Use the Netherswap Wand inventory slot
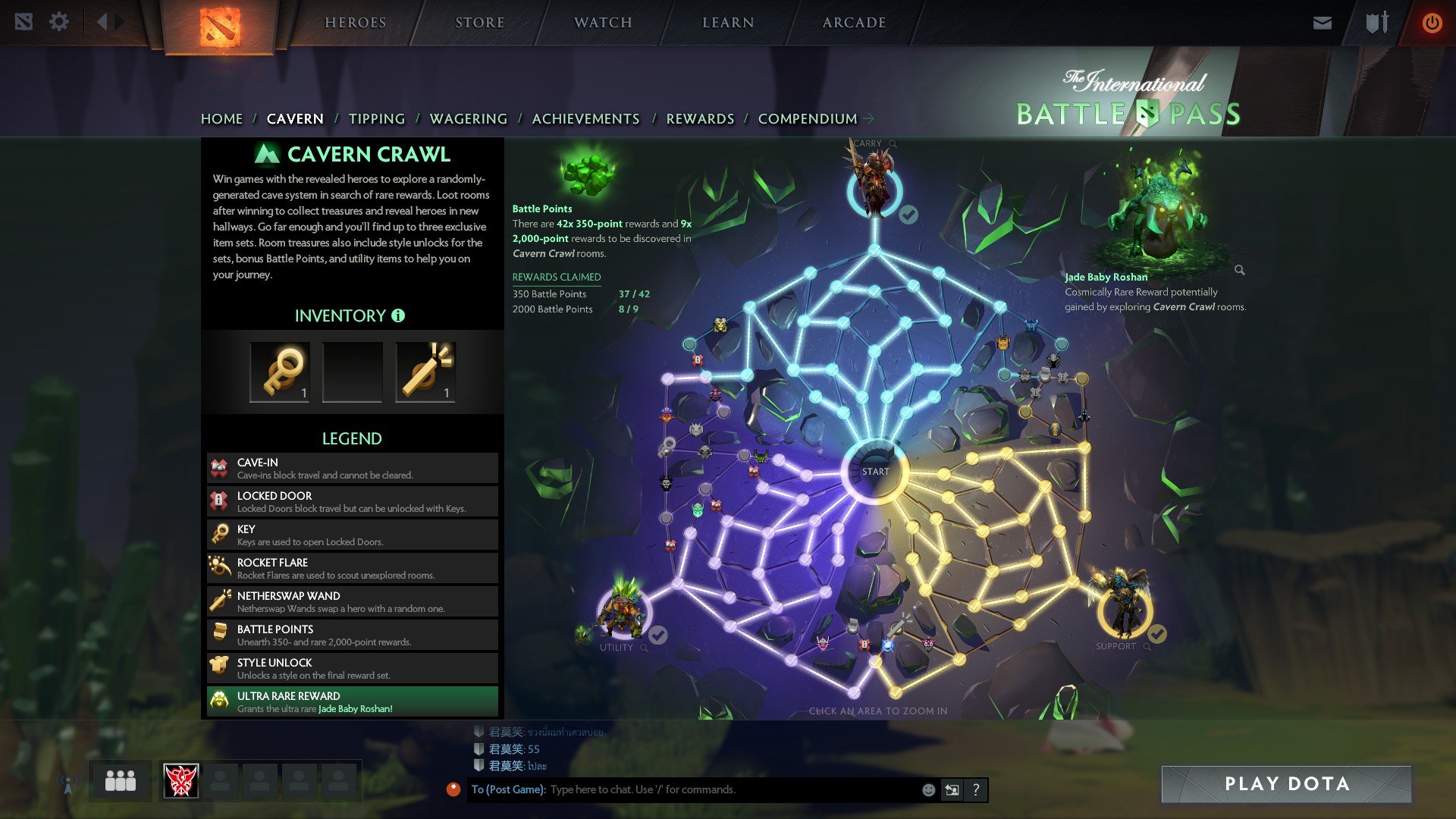The height and width of the screenshot is (819, 1456). pos(425,372)
